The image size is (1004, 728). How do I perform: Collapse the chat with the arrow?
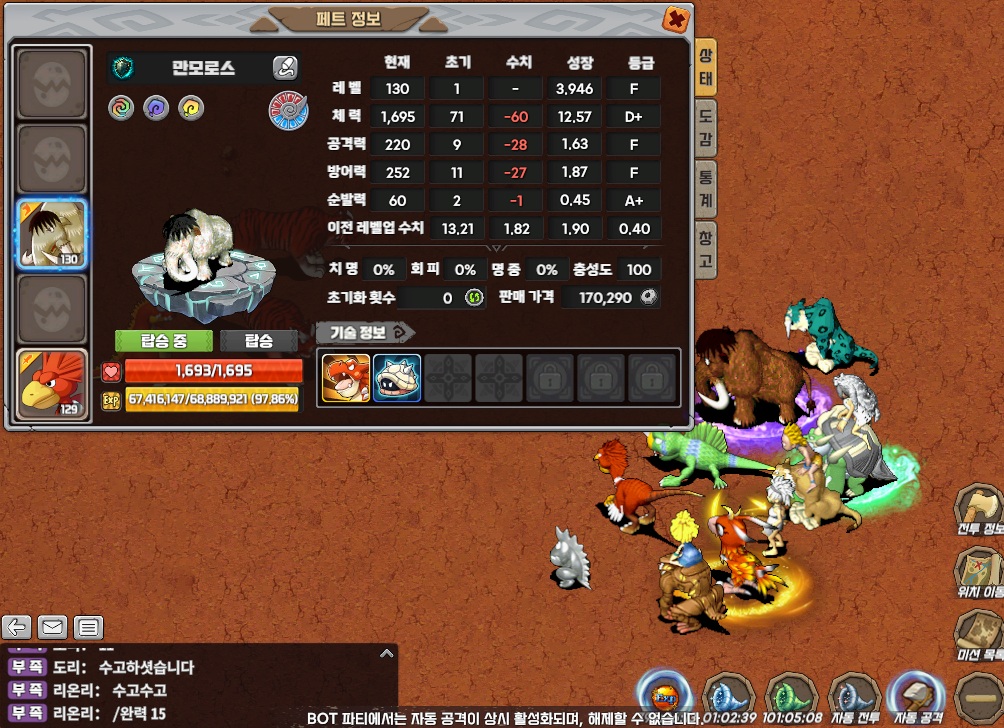tap(387, 653)
